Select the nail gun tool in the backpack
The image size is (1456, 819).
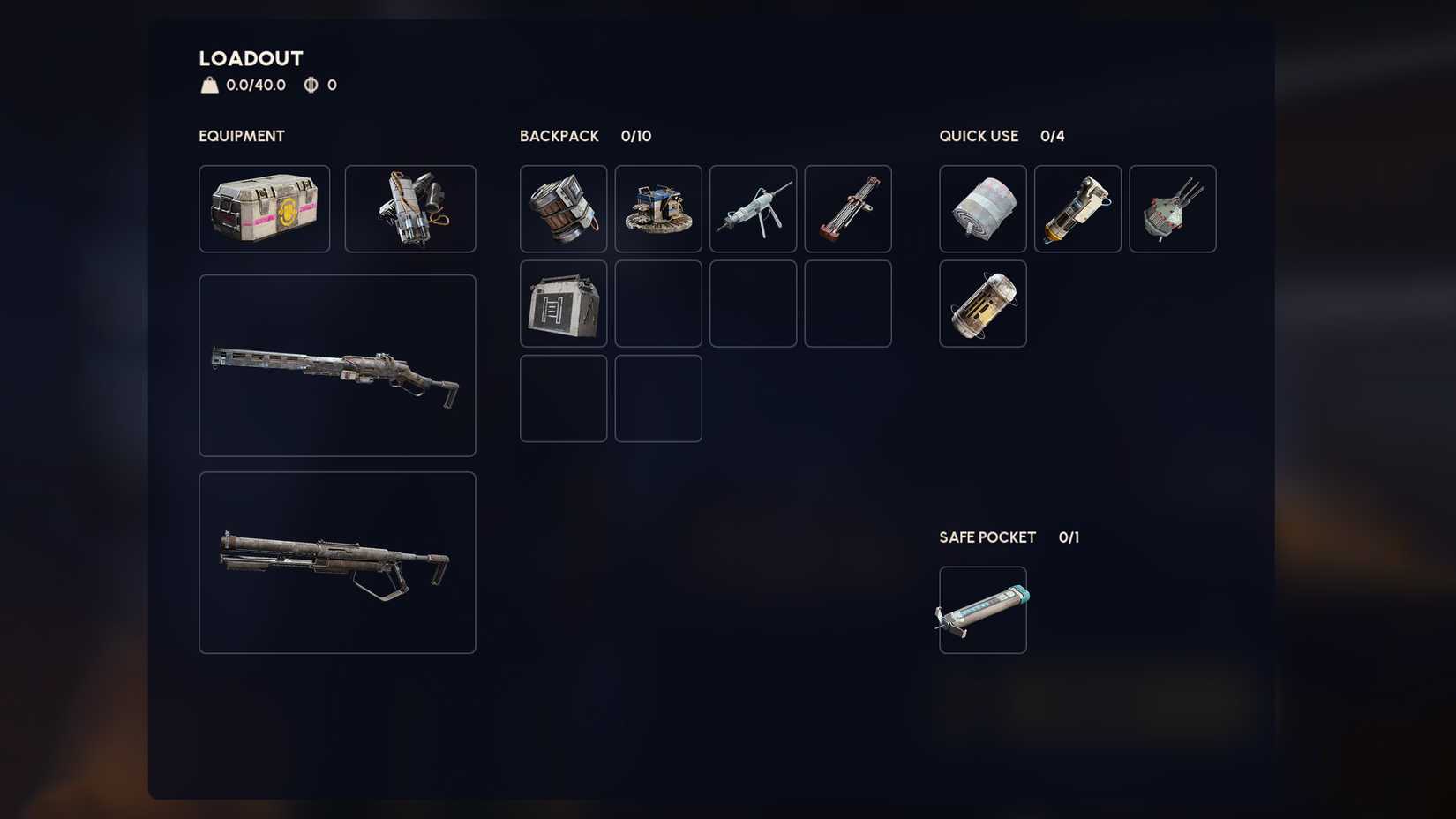753,208
